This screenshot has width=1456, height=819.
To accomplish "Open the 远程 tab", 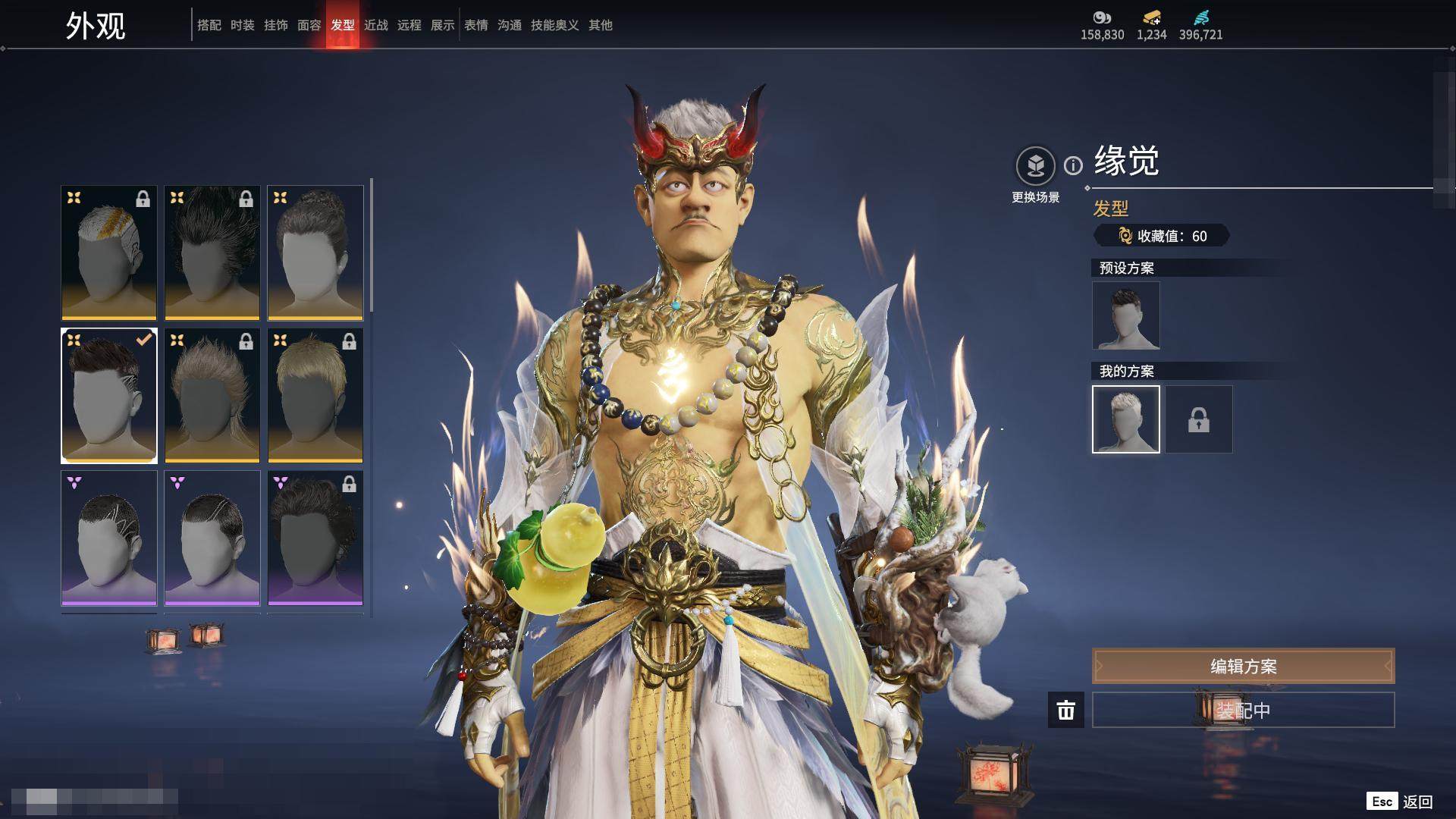I will coord(409,25).
